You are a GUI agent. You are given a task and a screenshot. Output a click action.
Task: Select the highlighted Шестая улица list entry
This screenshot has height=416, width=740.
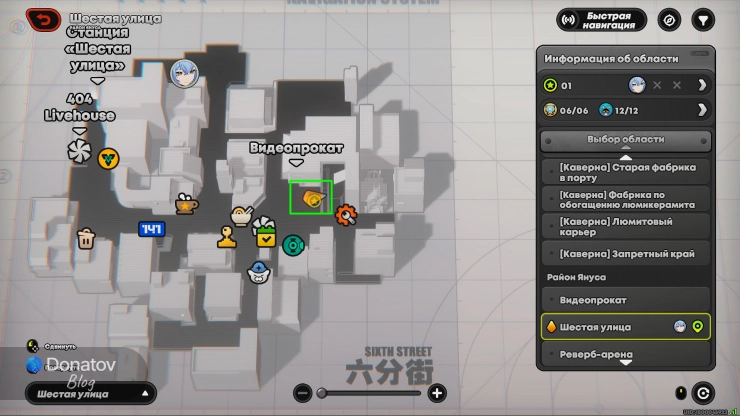tap(625, 327)
